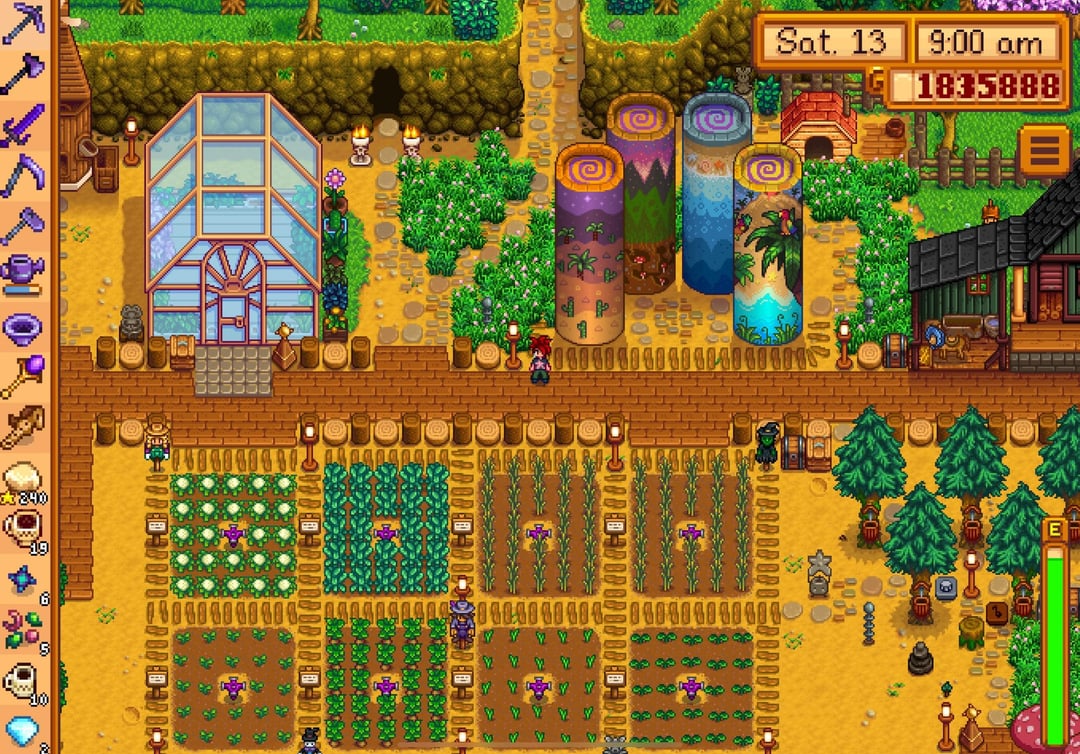
Task: Select the purple watering can
Action: (22, 271)
